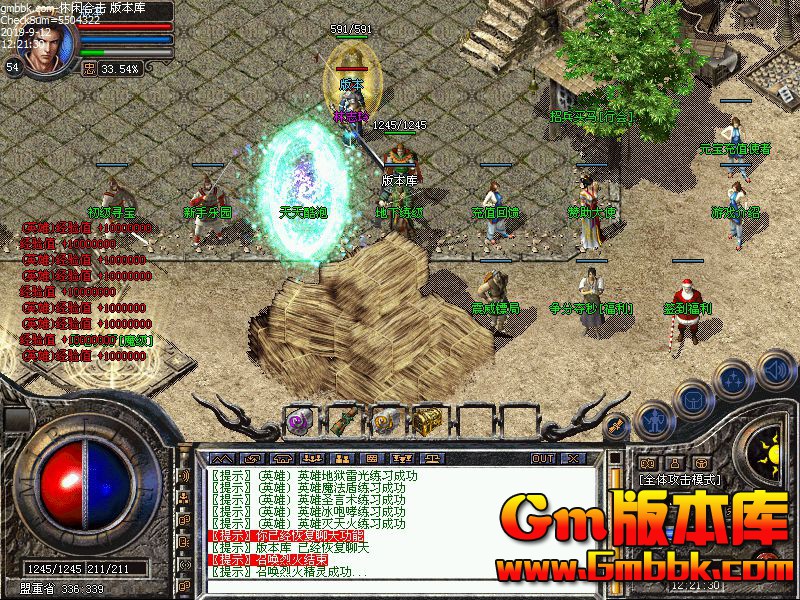Click the sun day-night indicator
The height and width of the screenshot is (600, 800).
[x=768, y=446]
